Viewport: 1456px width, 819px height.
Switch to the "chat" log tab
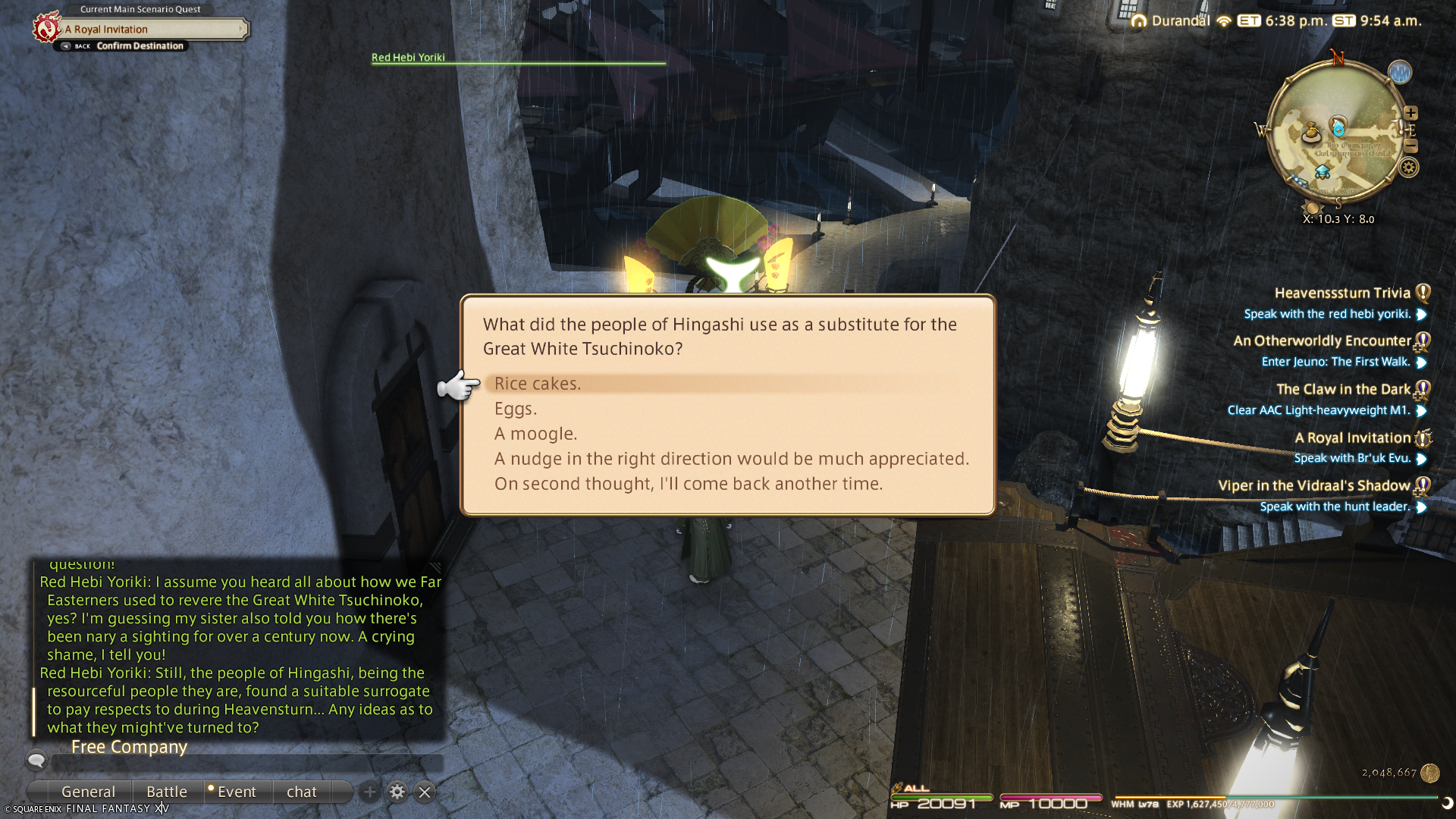[x=302, y=792]
